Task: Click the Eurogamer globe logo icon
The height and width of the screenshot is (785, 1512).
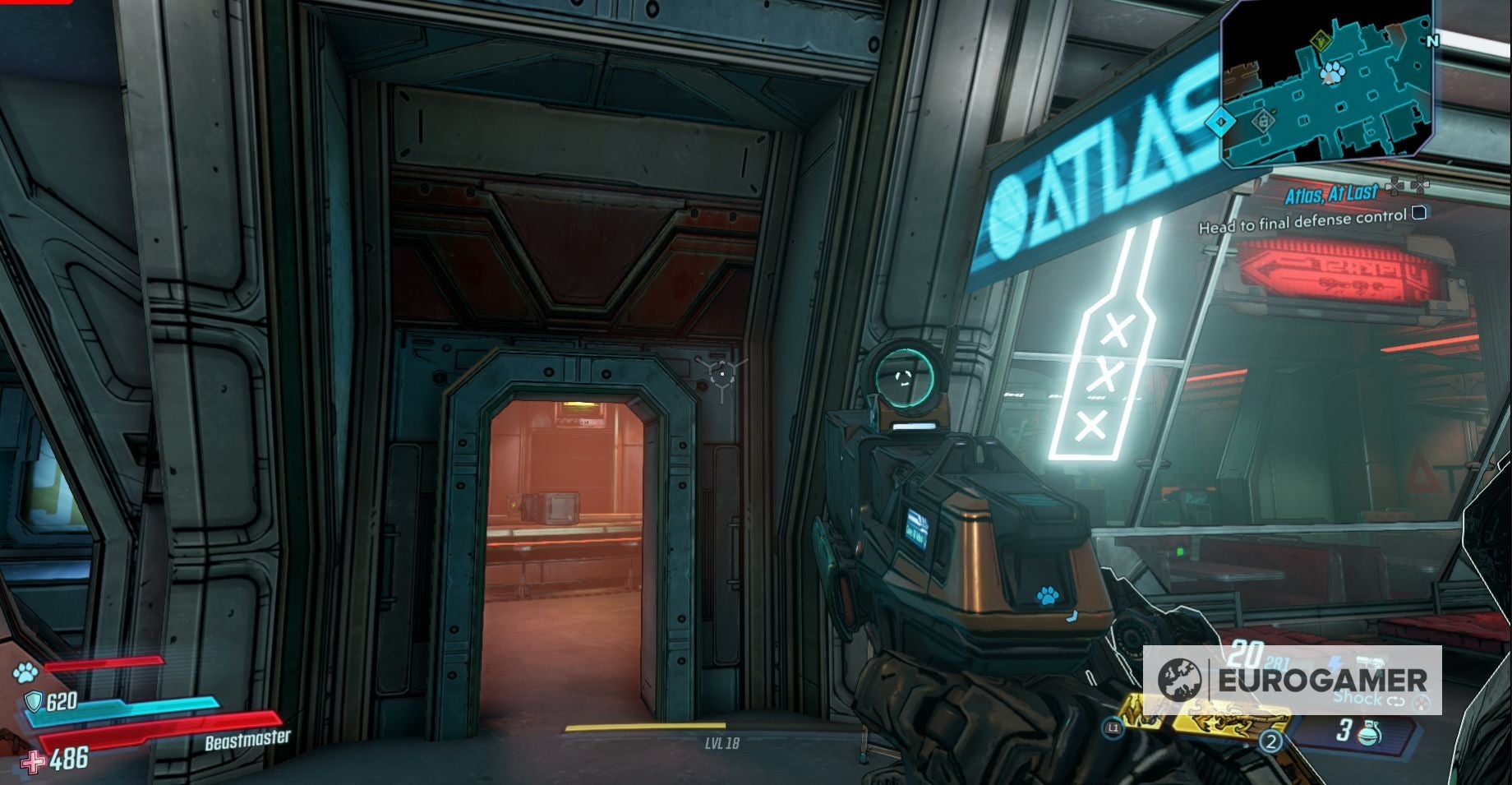Action: click(x=1181, y=679)
